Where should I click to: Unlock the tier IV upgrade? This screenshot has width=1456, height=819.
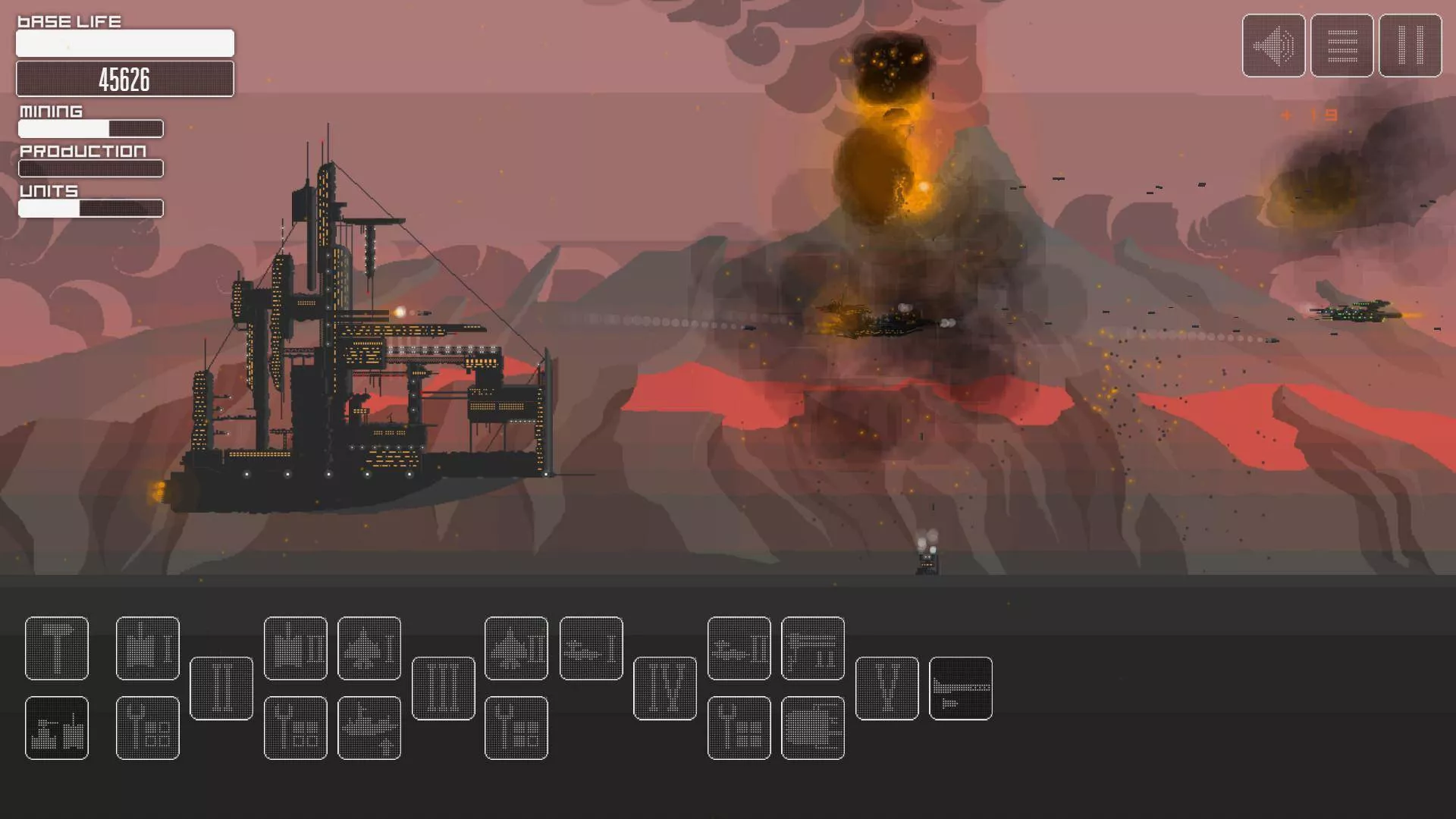click(x=665, y=689)
